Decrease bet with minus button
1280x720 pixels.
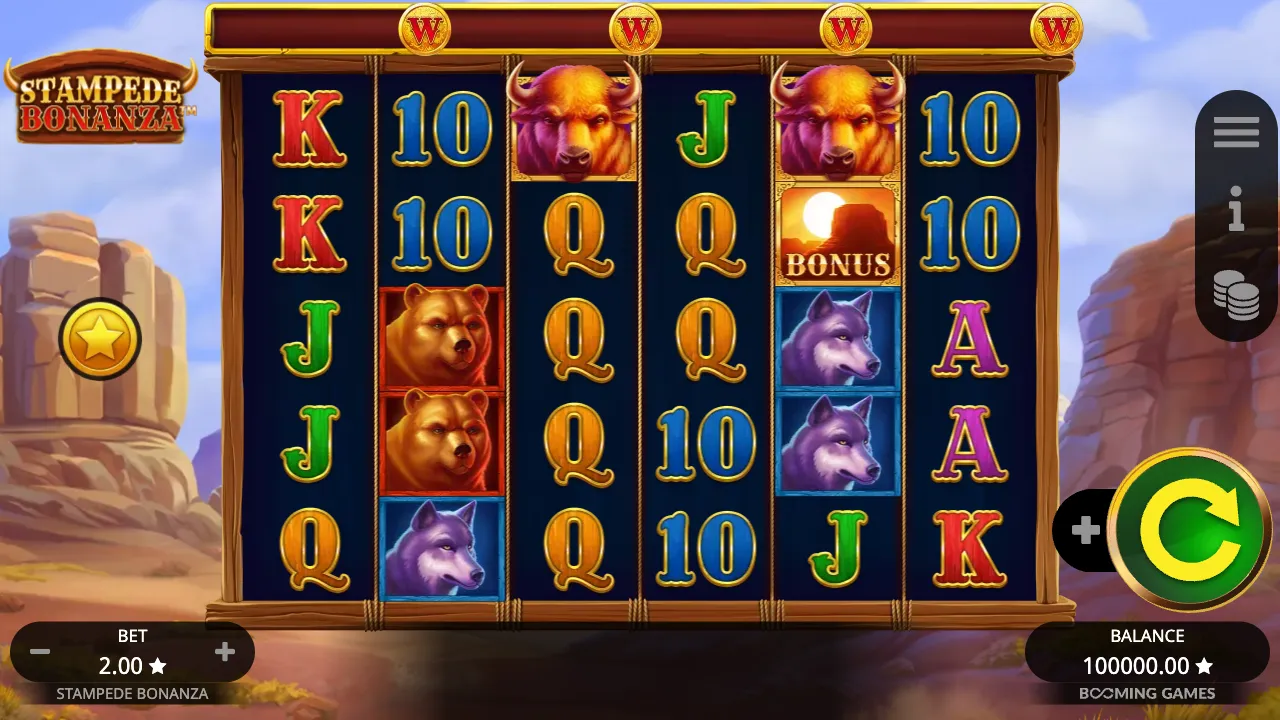(x=40, y=651)
